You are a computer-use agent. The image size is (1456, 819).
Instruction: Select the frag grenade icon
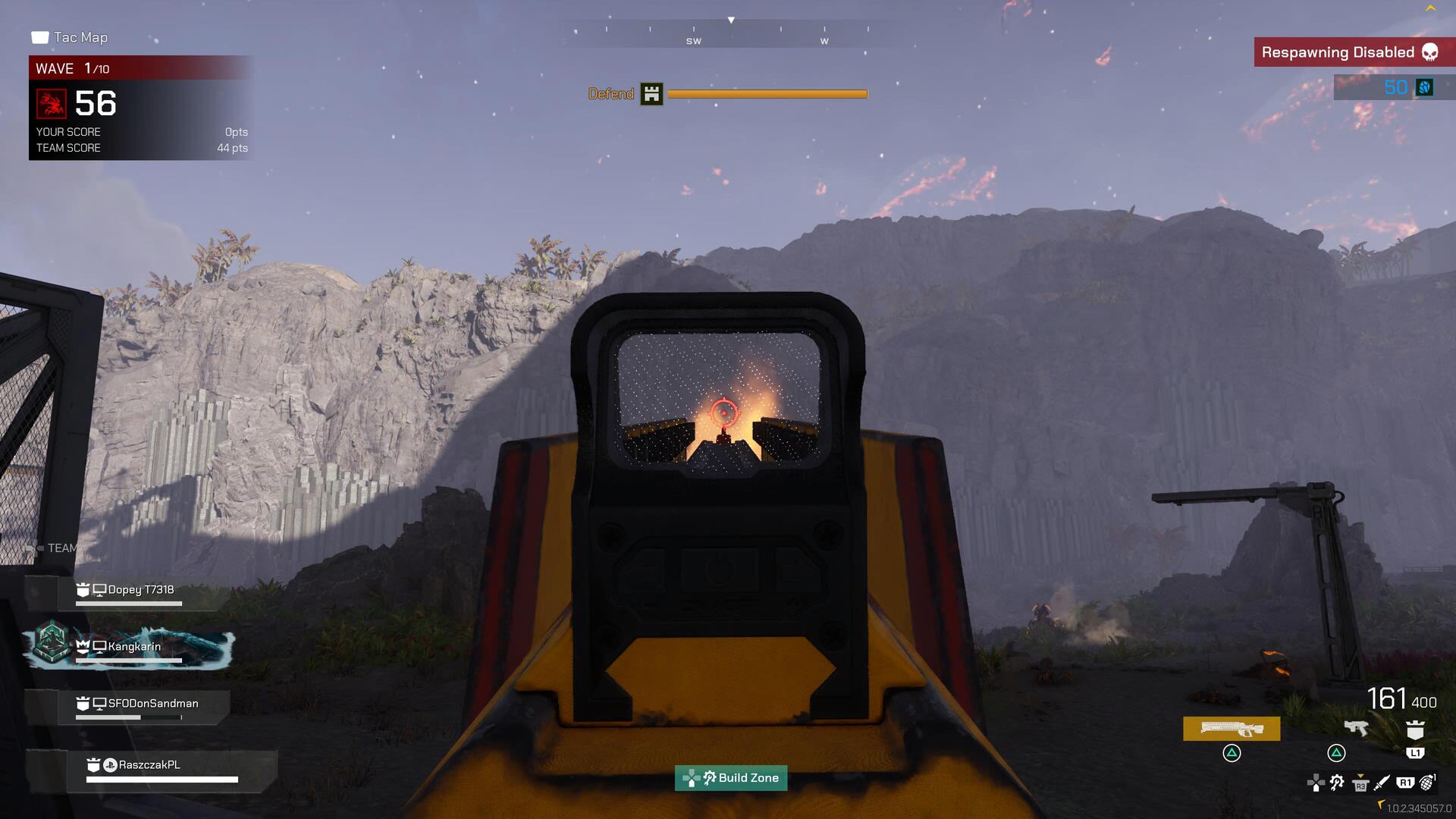tap(1427, 782)
